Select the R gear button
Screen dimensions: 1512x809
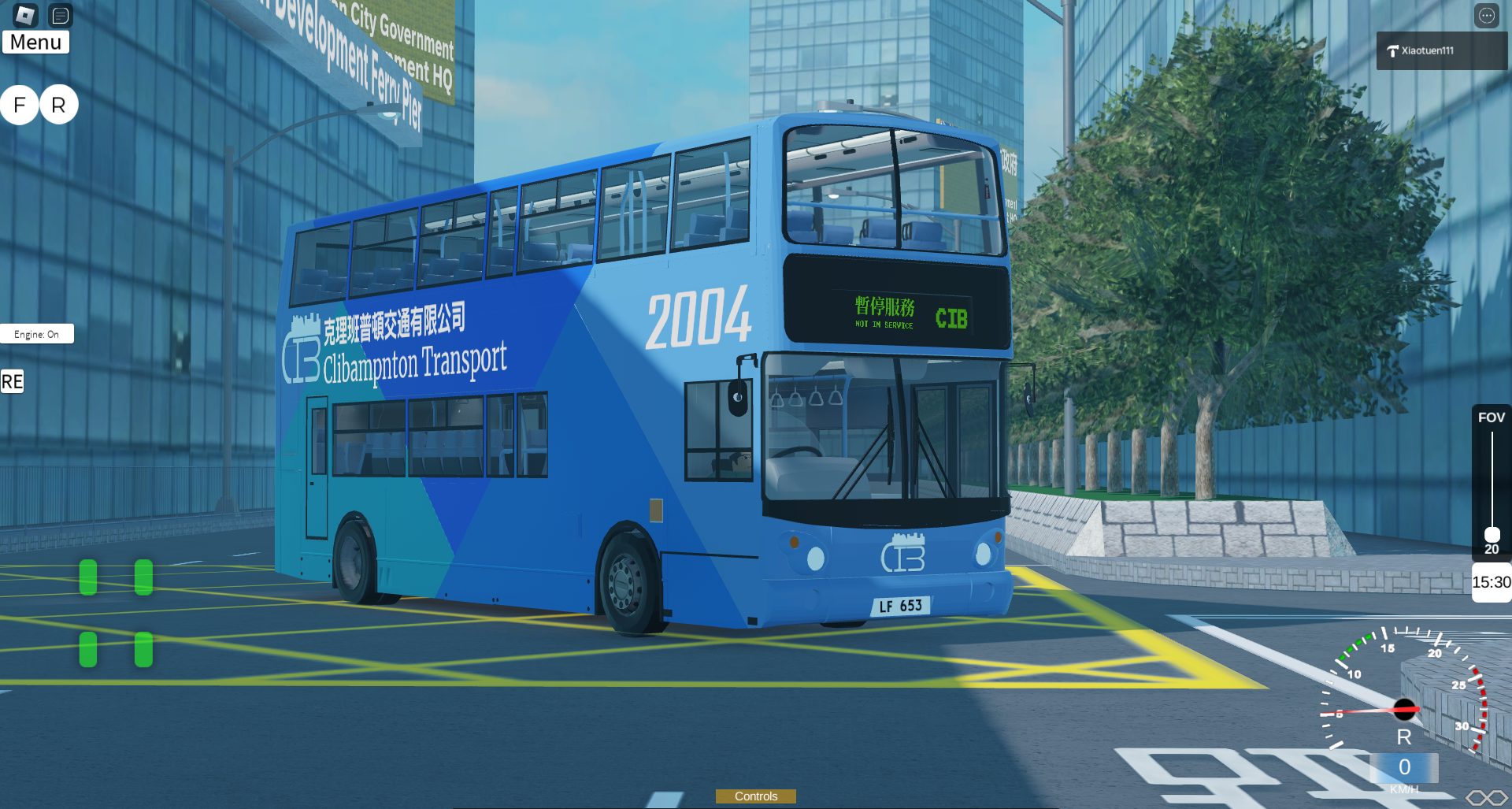point(58,105)
